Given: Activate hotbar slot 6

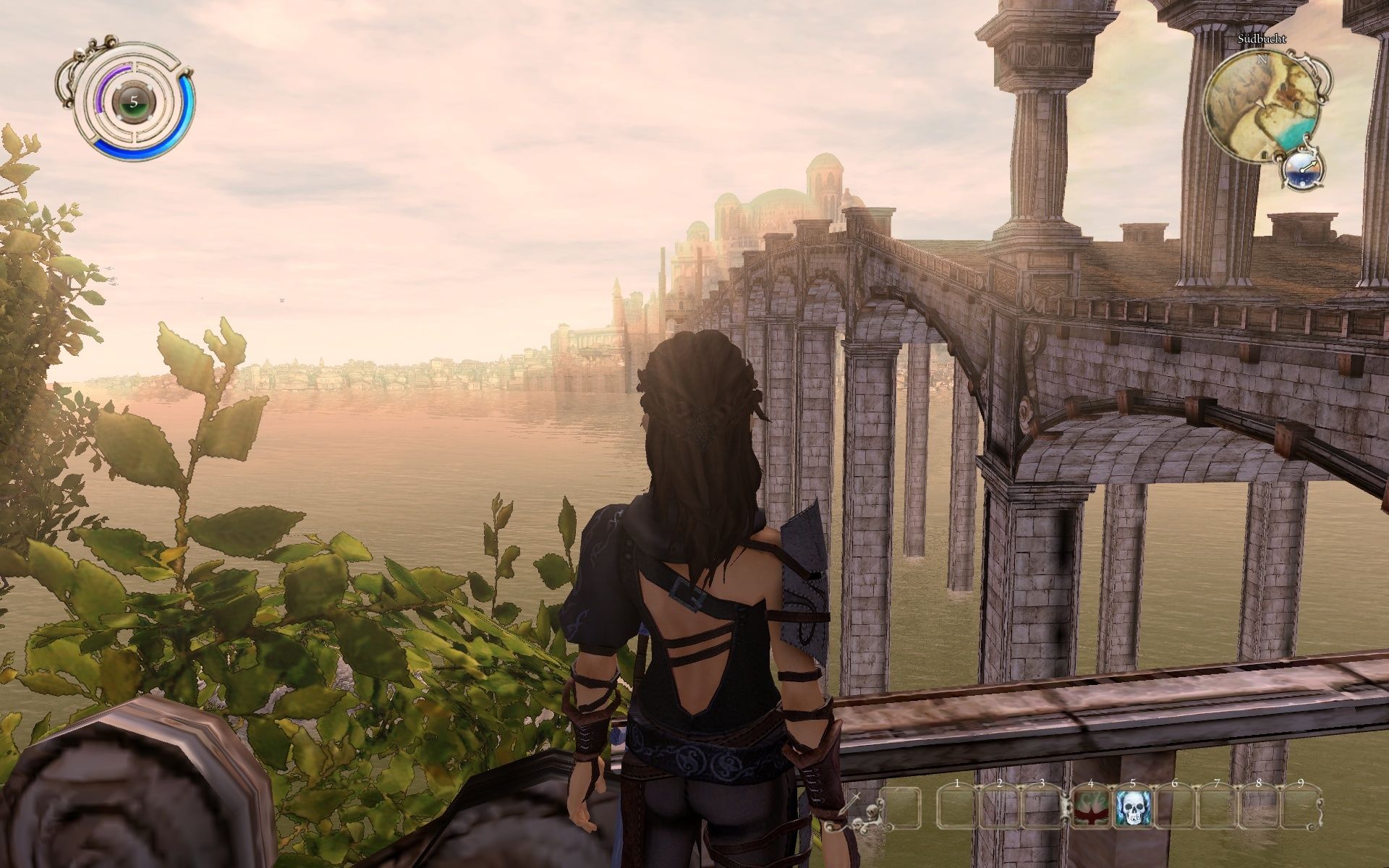Looking at the screenshot, I should (1174, 809).
